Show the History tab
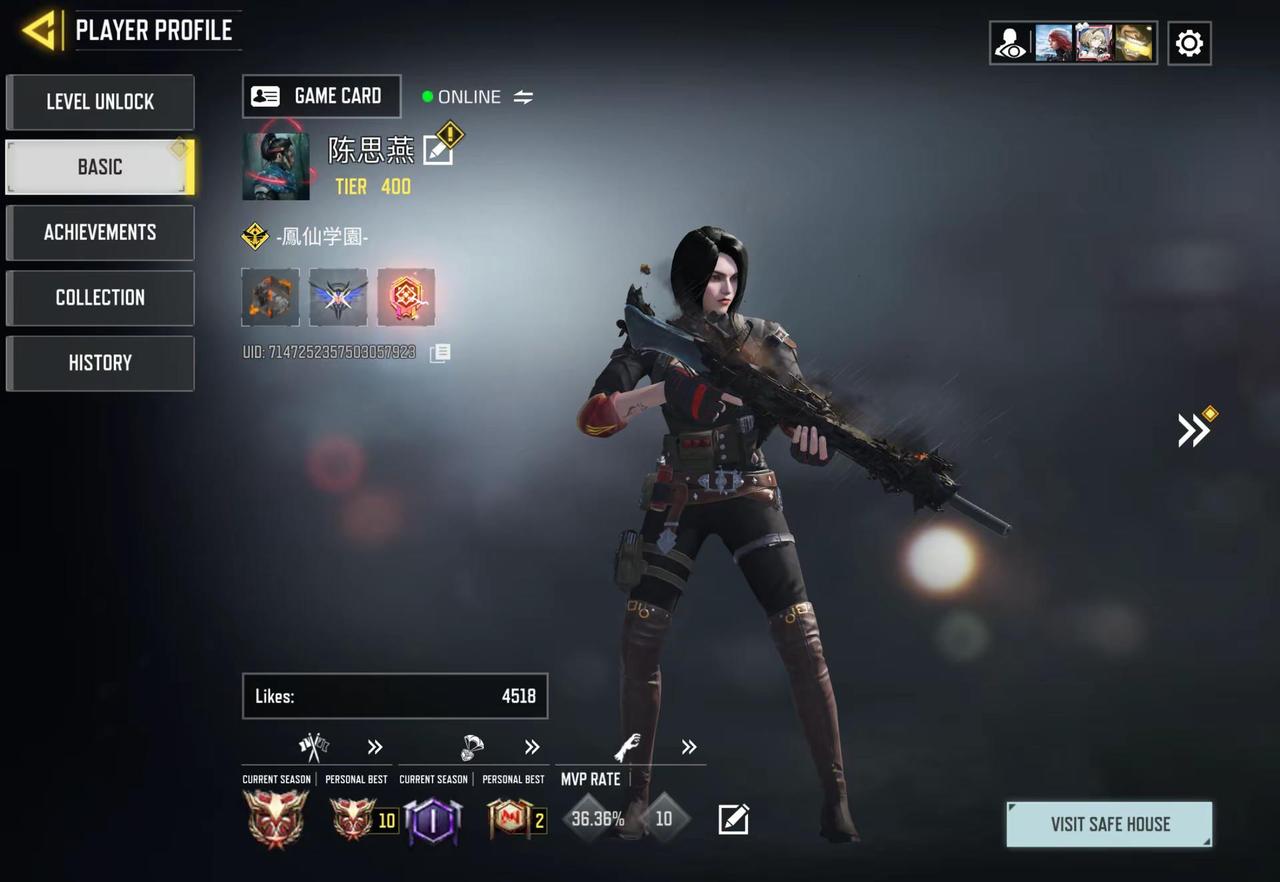 [x=100, y=363]
